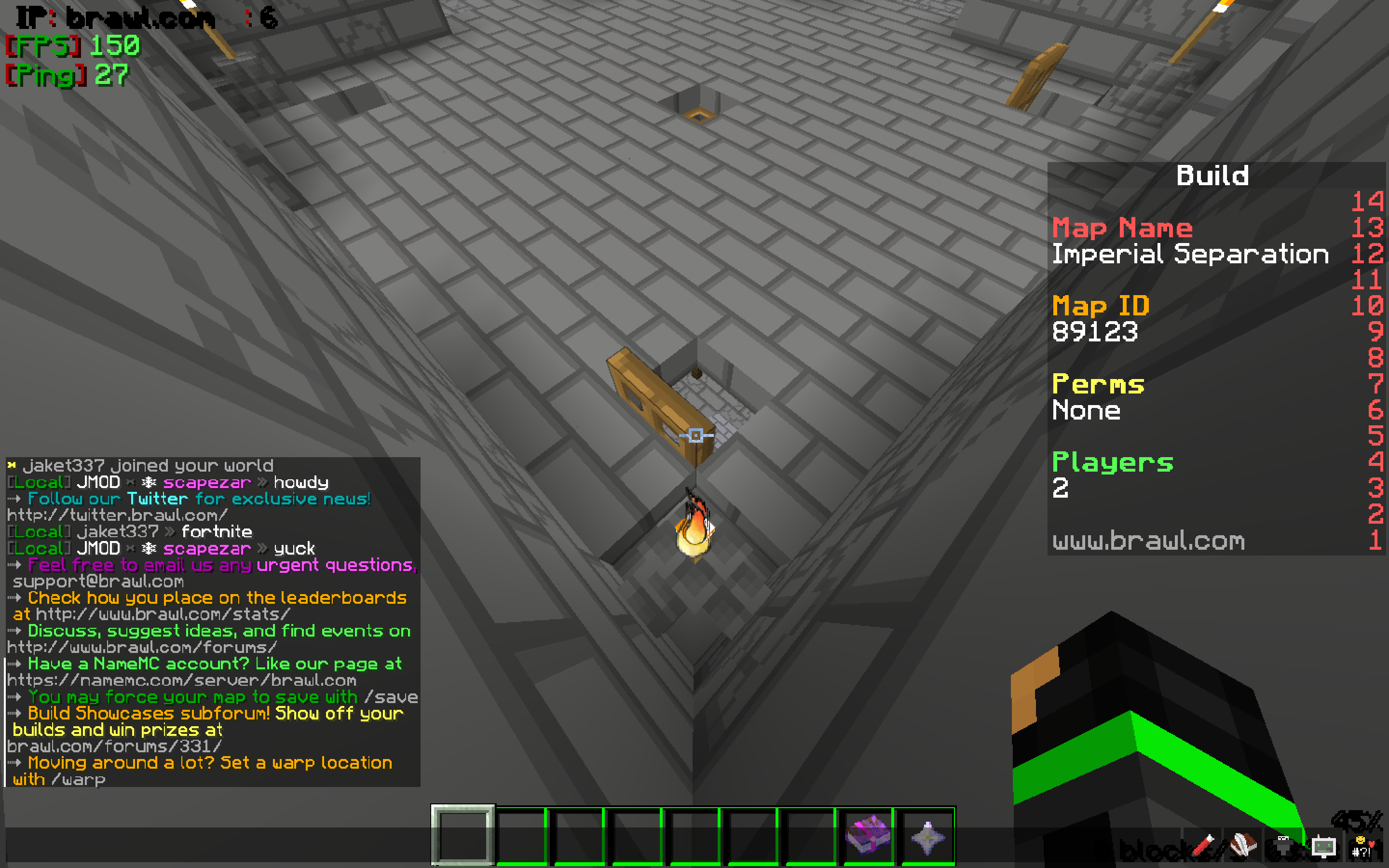1389x868 pixels.
Task: Click scapezar's name in the howdy message
Action: click(x=206, y=482)
